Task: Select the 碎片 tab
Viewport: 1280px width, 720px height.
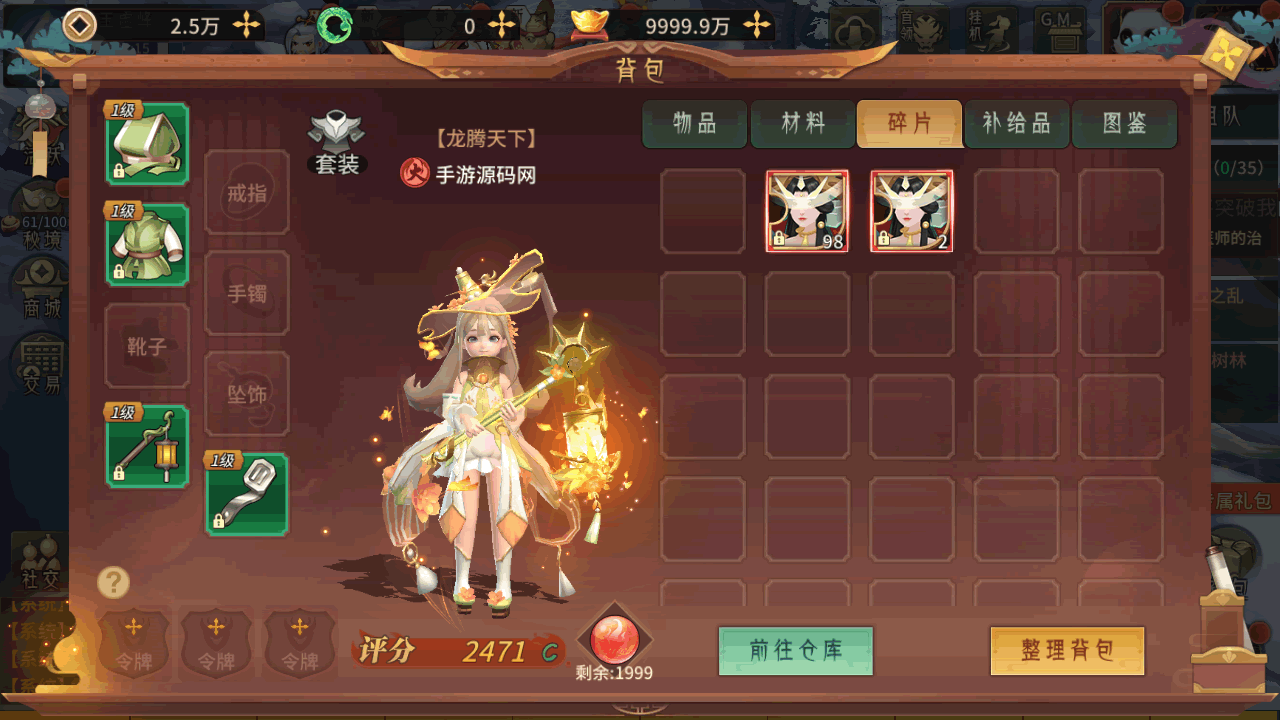Action: (x=909, y=123)
